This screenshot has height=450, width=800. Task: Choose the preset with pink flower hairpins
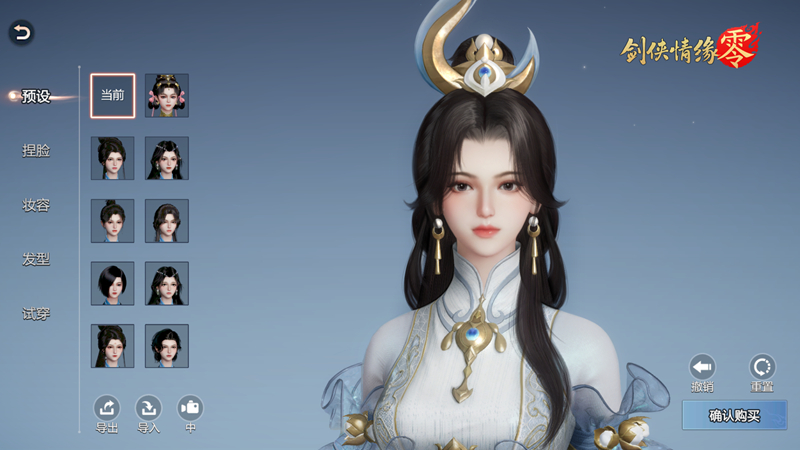coord(167,96)
